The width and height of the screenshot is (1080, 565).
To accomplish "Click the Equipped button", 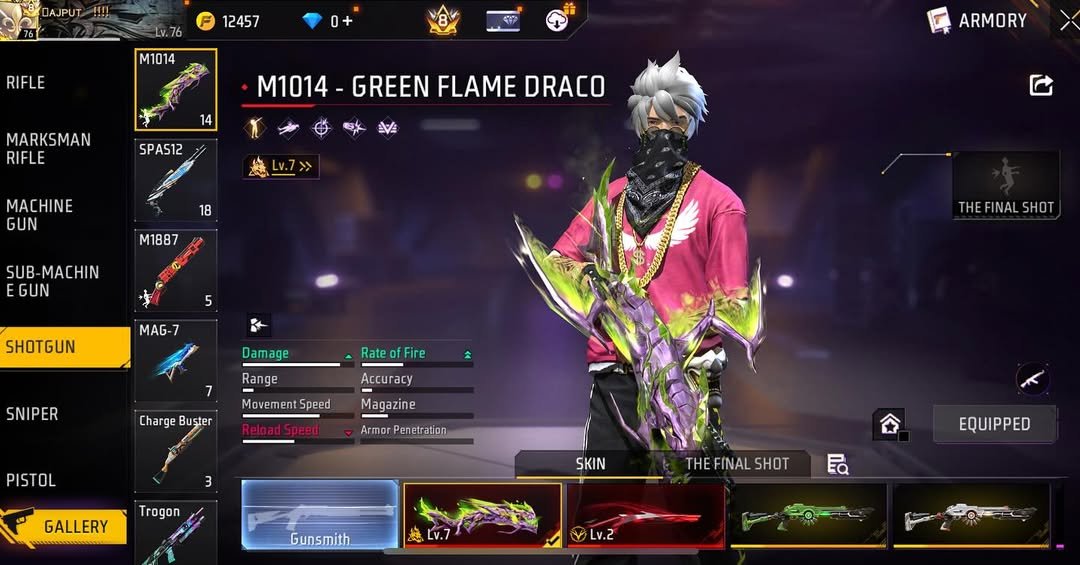I will [x=994, y=424].
